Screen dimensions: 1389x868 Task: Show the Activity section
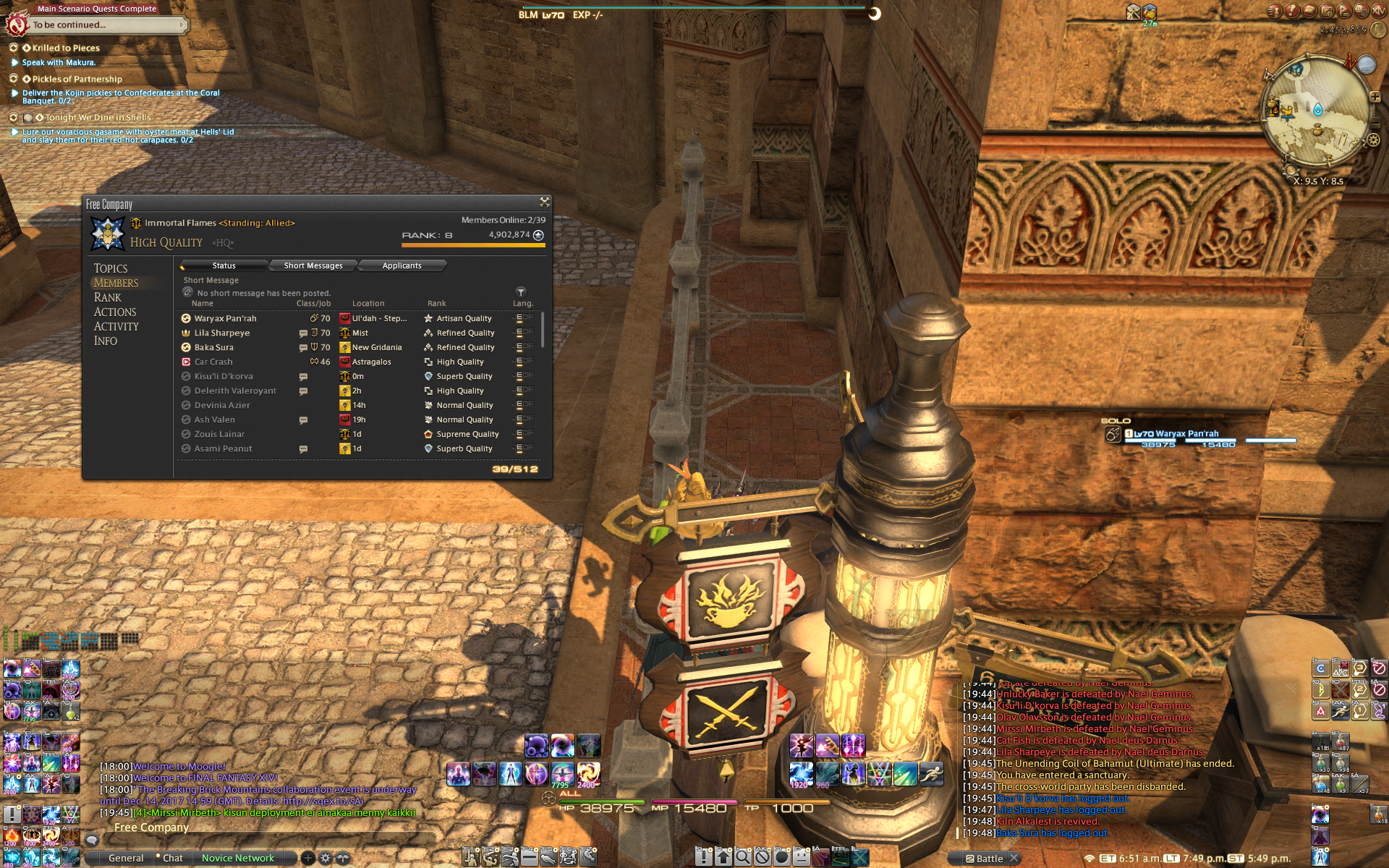(x=116, y=326)
